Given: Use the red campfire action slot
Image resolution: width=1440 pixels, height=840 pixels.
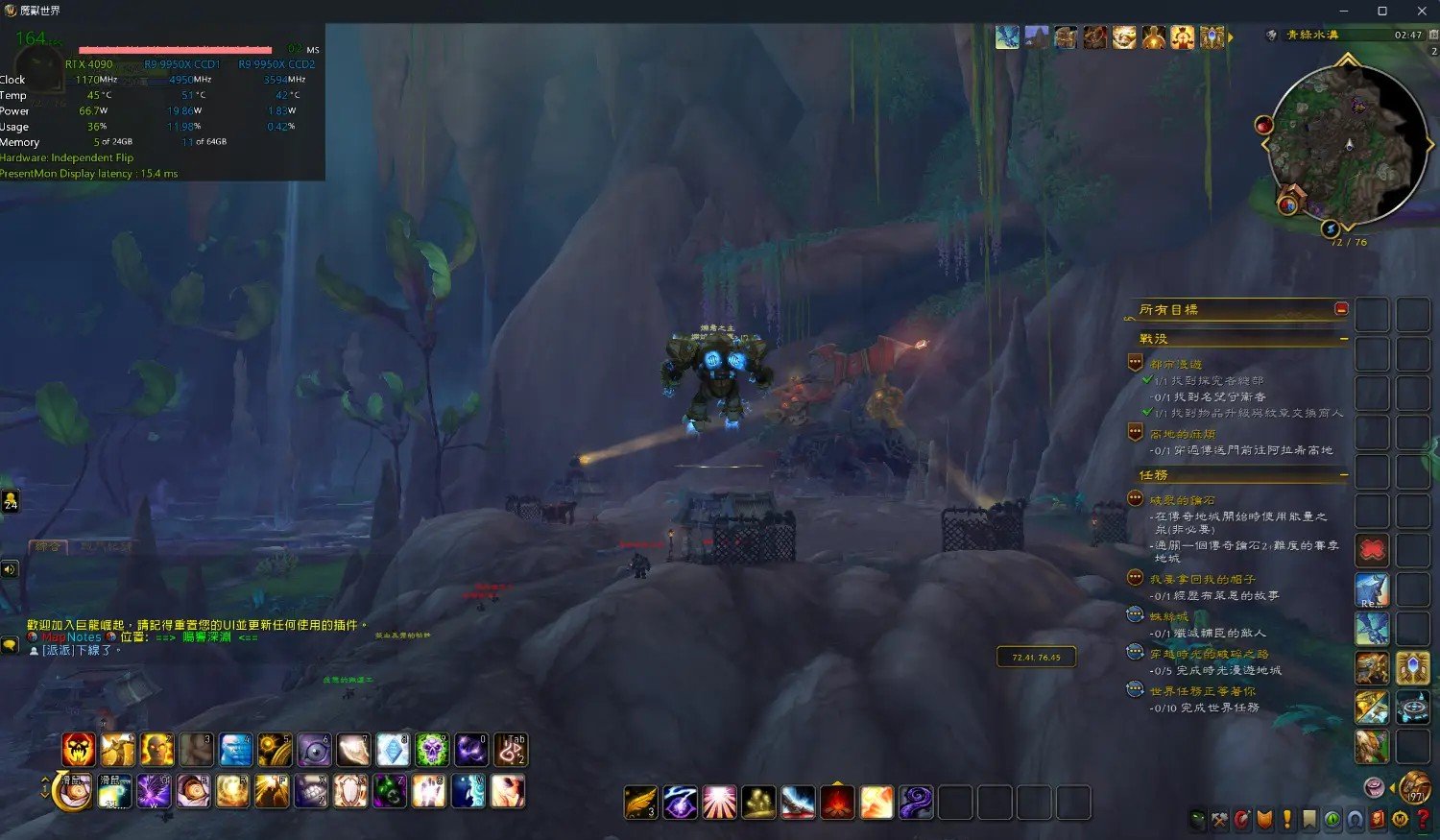Looking at the screenshot, I should (x=837, y=803).
